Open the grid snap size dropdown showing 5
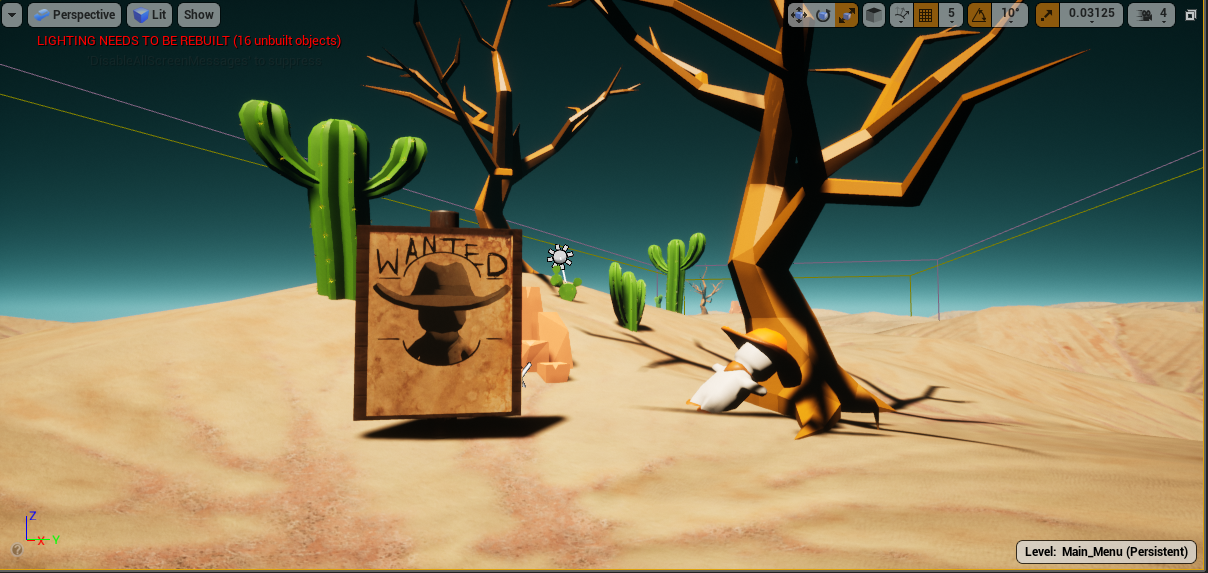This screenshot has width=1208, height=573. click(x=950, y=15)
